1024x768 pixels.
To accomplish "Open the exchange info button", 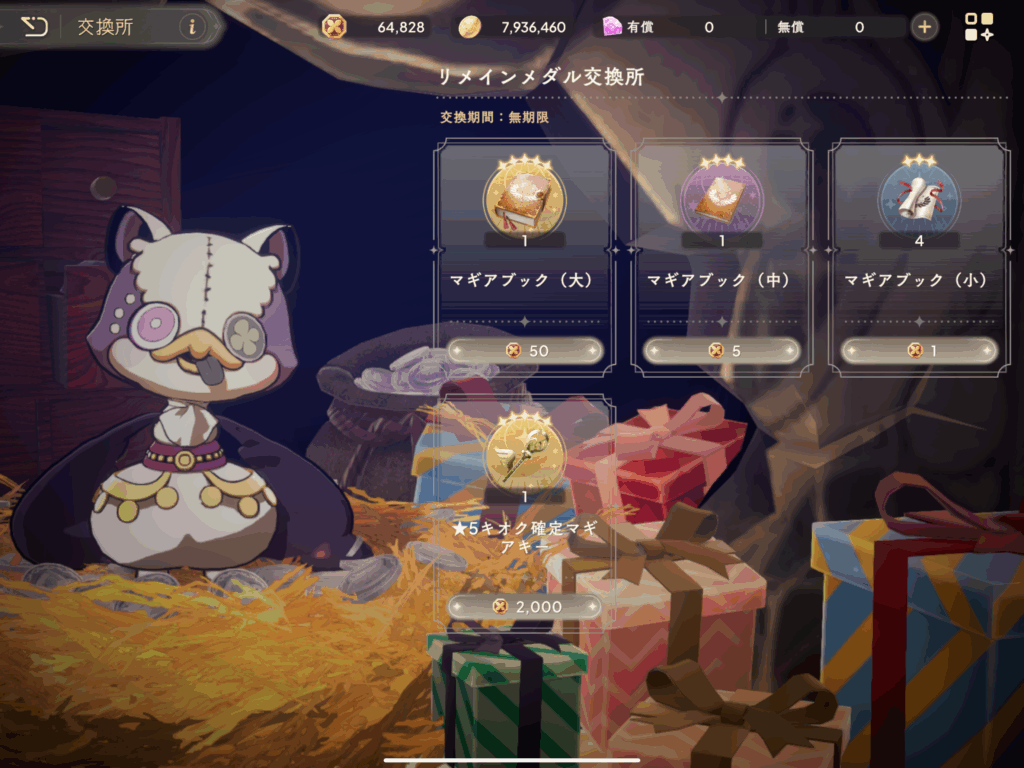I will (192, 27).
